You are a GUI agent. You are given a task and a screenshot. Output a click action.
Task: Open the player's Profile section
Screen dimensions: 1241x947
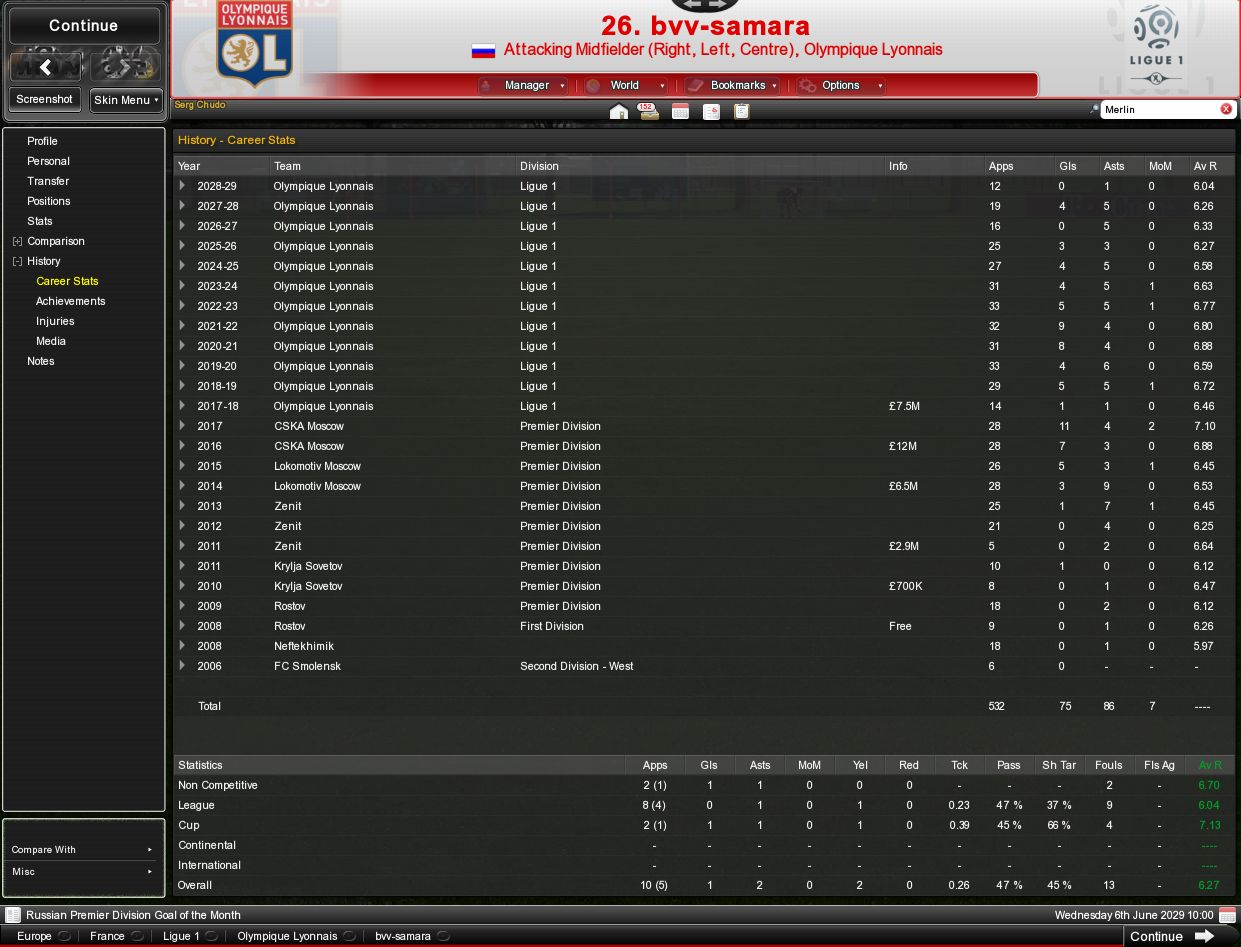pos(42,141)
